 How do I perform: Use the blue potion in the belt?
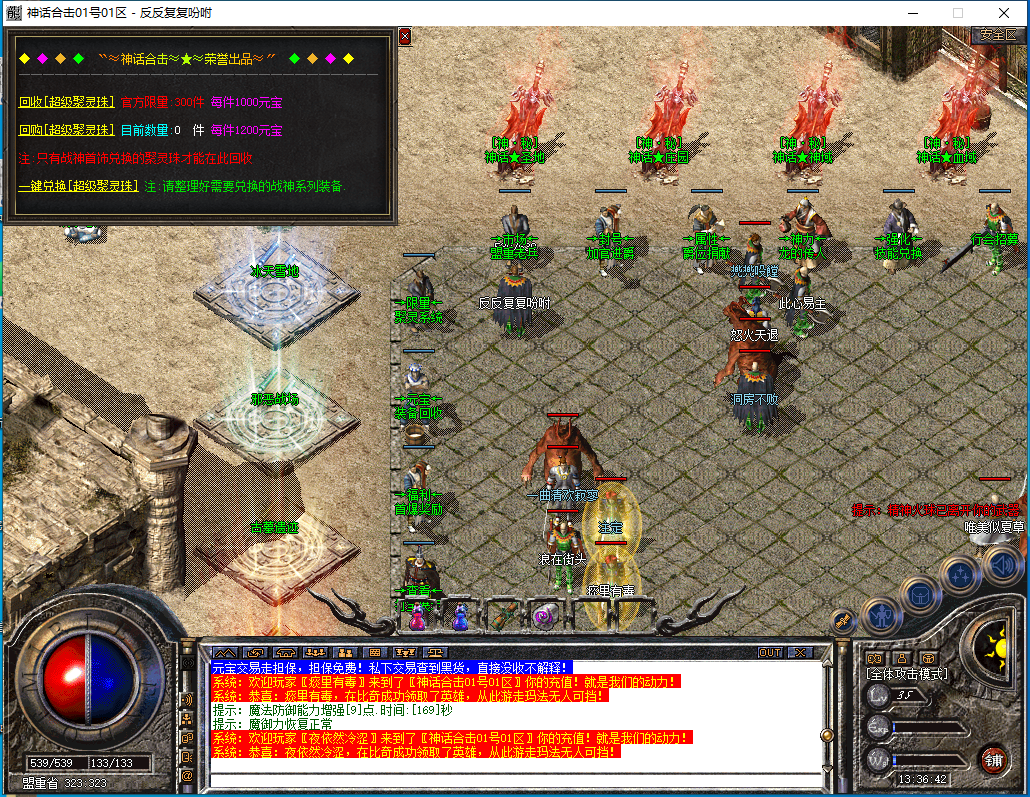tap(460, 616)
